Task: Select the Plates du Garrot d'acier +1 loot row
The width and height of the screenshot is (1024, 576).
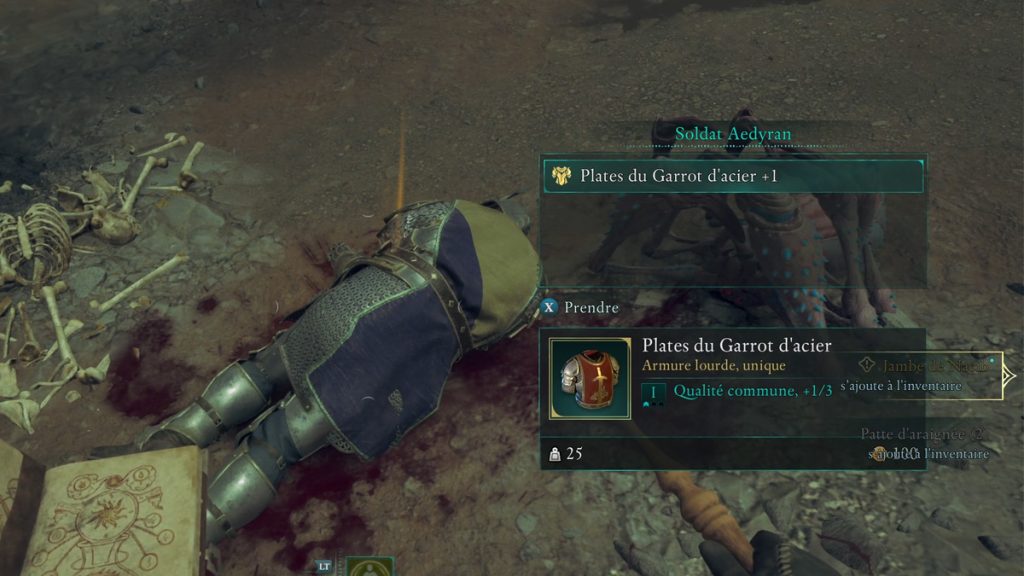Action: tap(731, 176)
